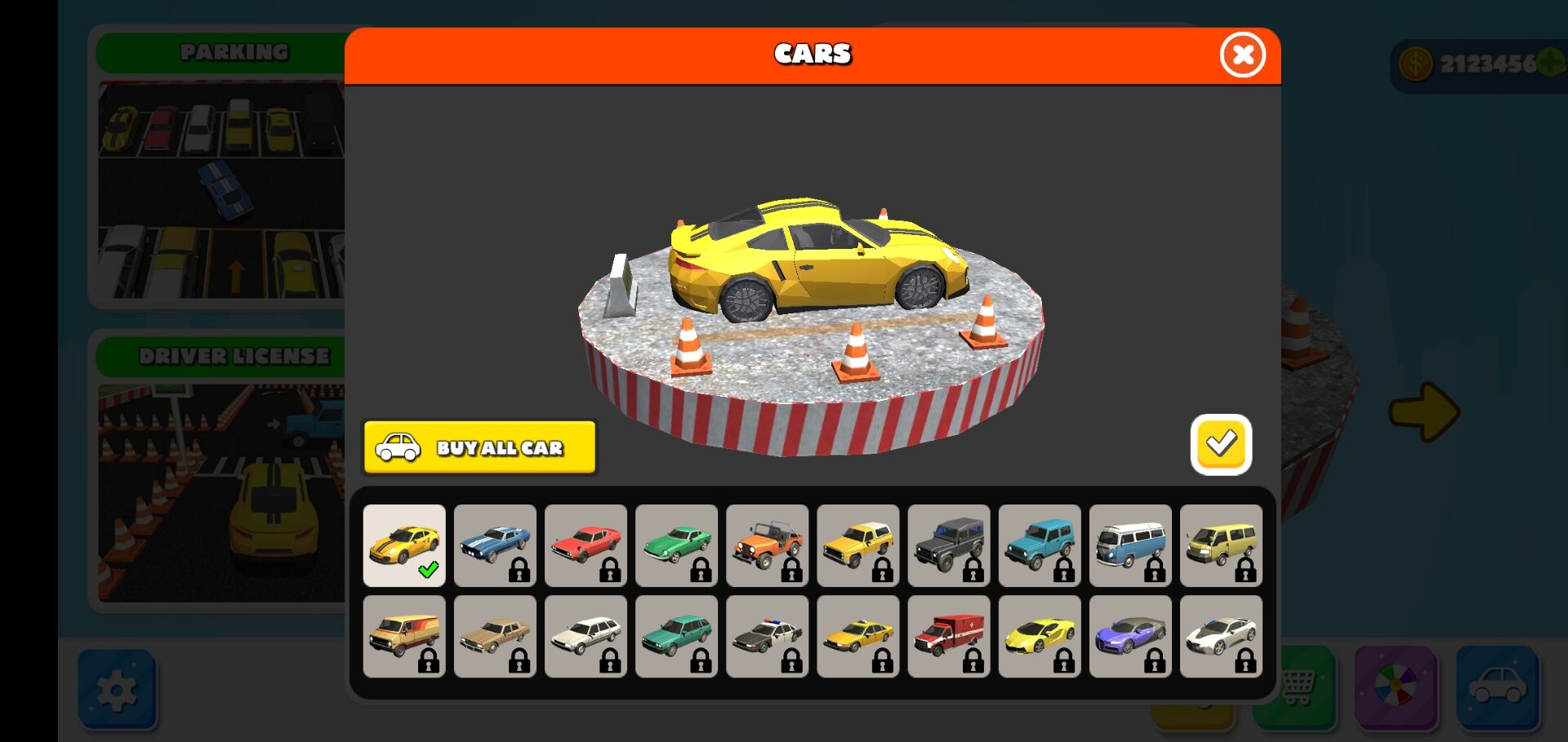Choose the blue striped muscle car

coord(495,545)
